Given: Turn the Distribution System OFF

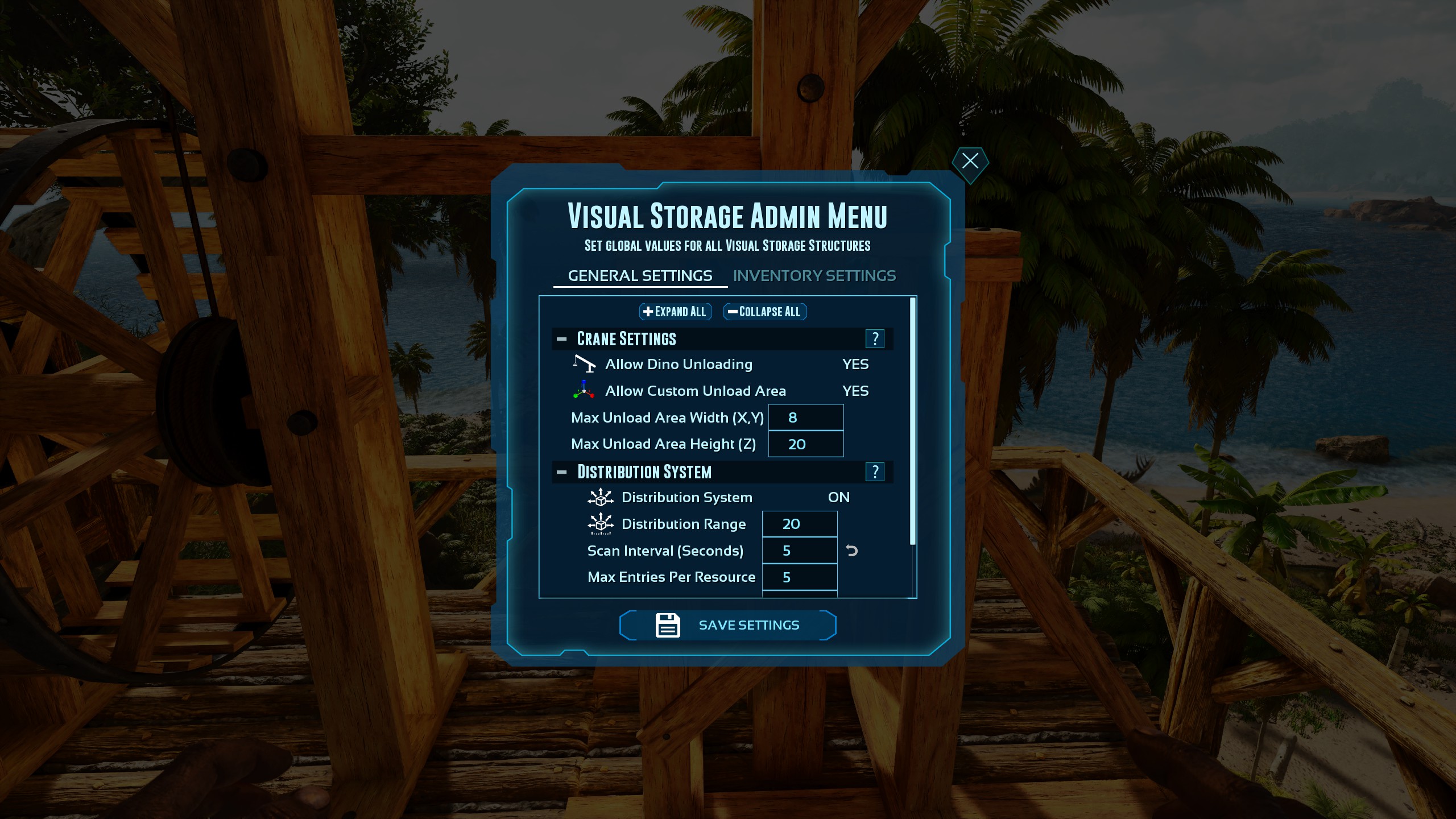Looking at the screenshot, I should [839, 497].
